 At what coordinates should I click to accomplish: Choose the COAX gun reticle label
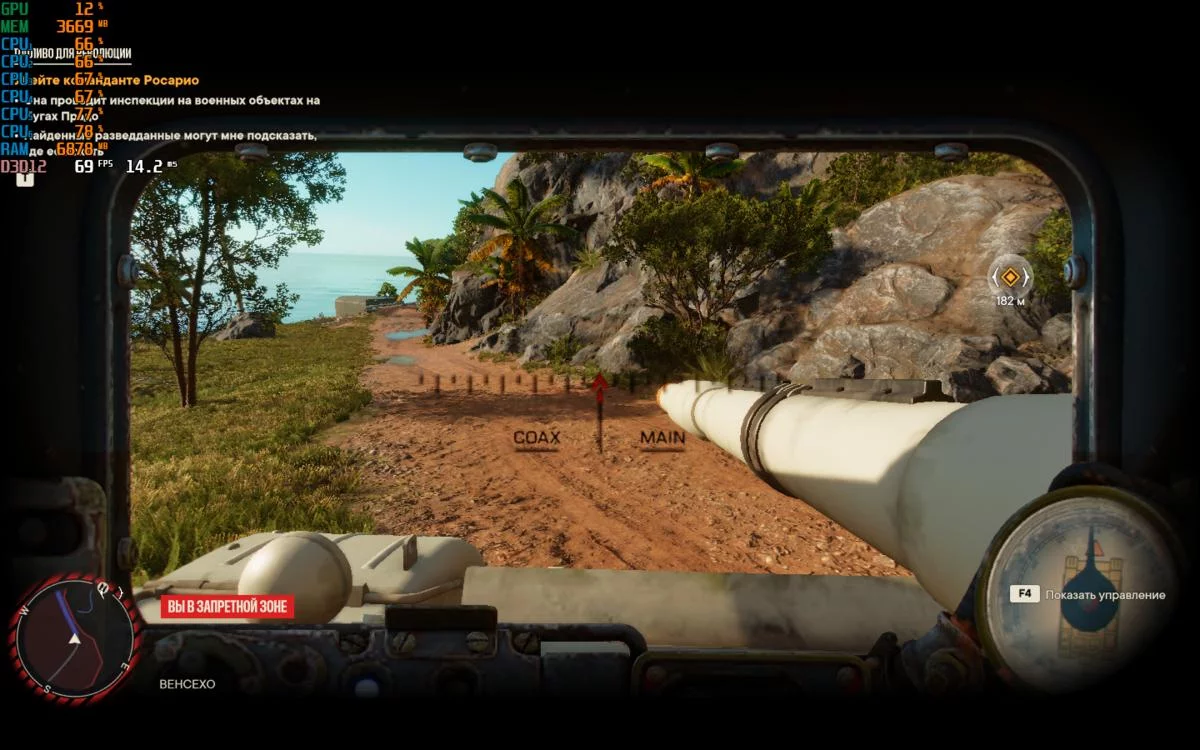click(537, 438)
